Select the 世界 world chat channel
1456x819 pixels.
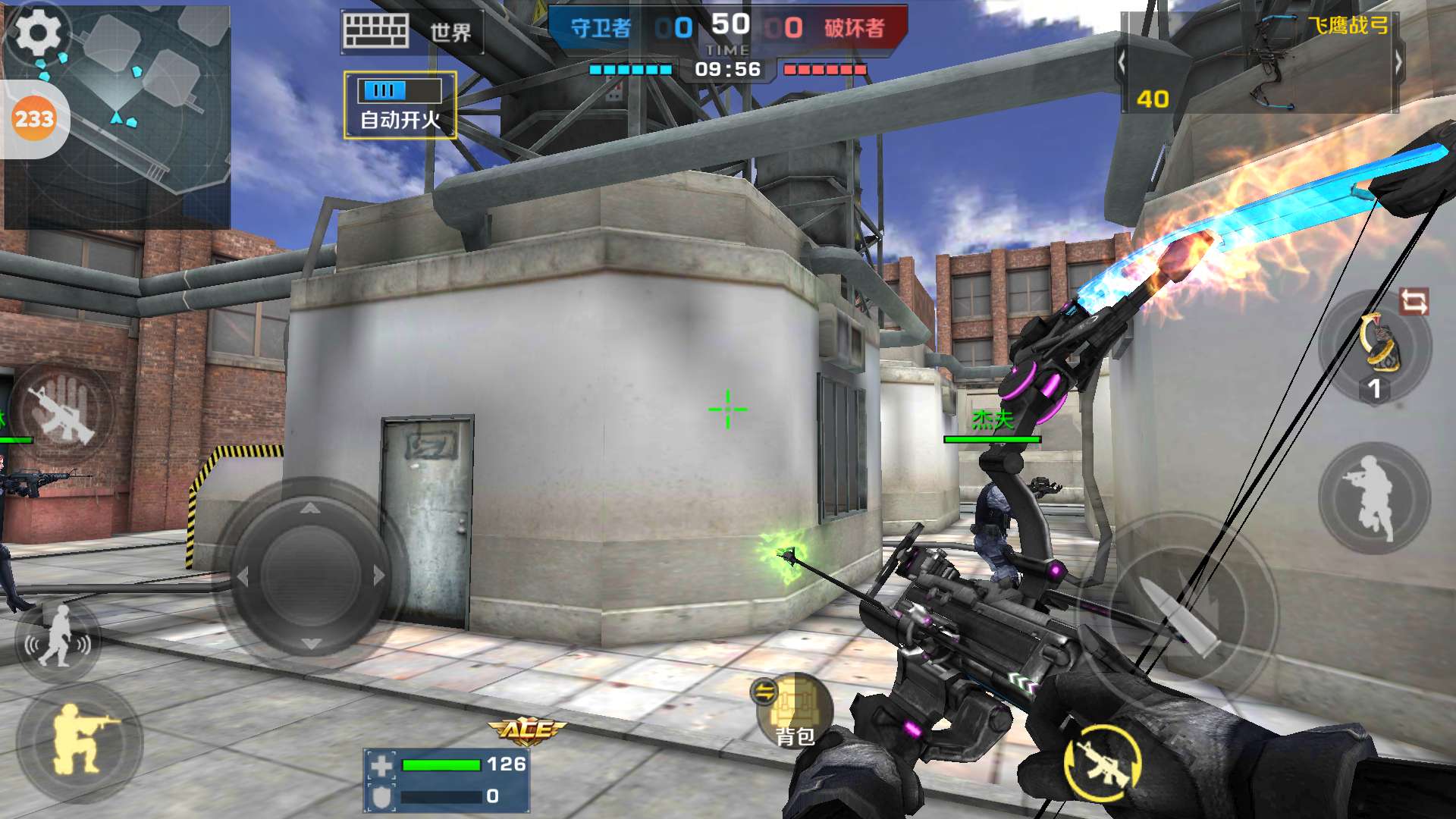click(450, 33)
